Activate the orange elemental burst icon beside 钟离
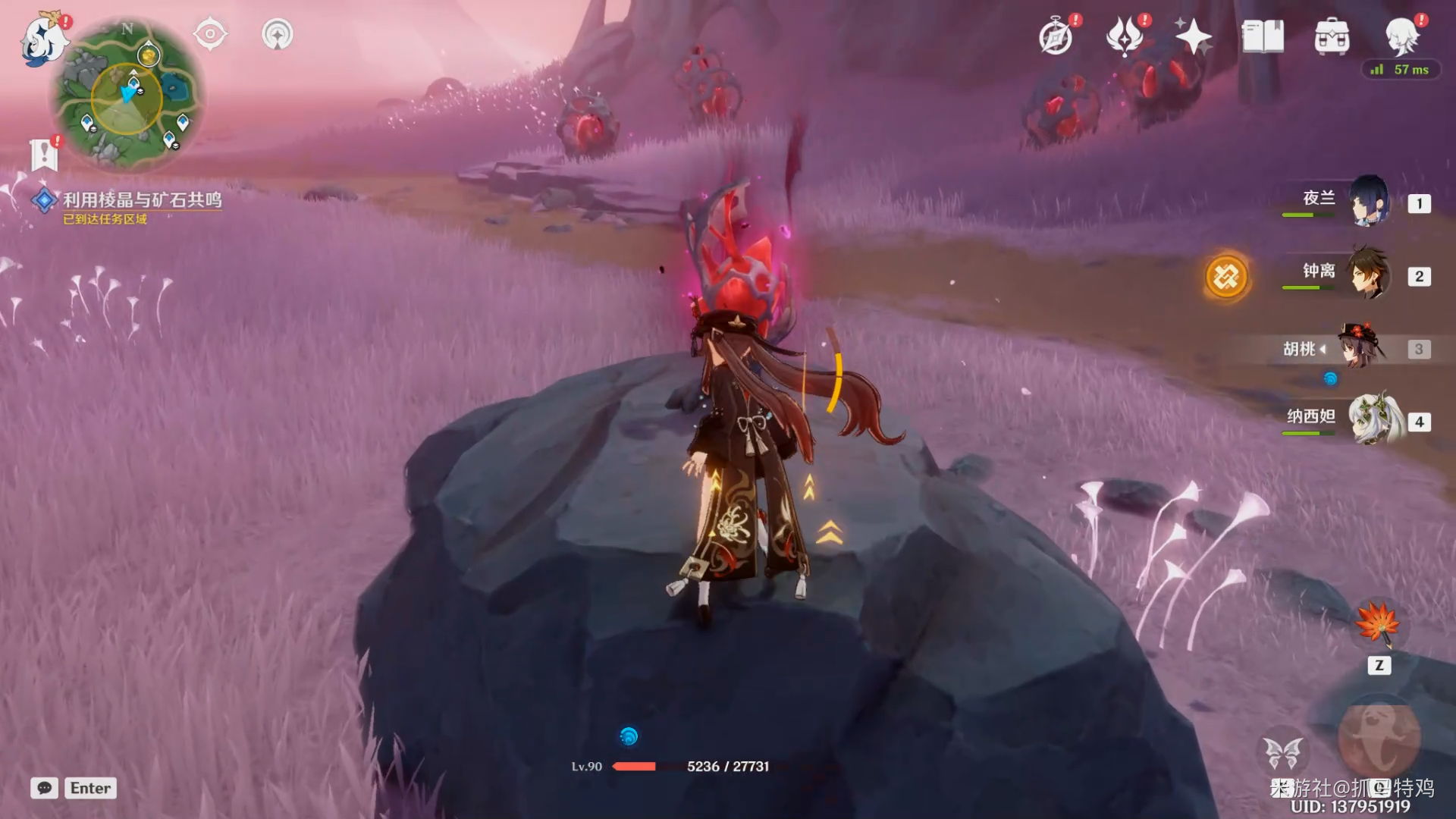This screenshot has height=819, width=1456. 1225,276
